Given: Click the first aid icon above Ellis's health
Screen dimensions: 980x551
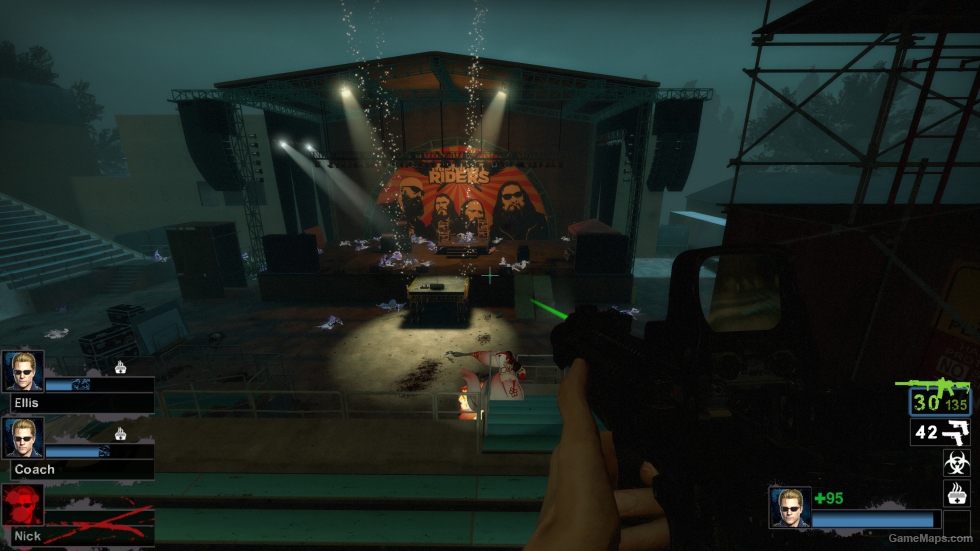Looking at the screenshot, I should click(120, 367).
